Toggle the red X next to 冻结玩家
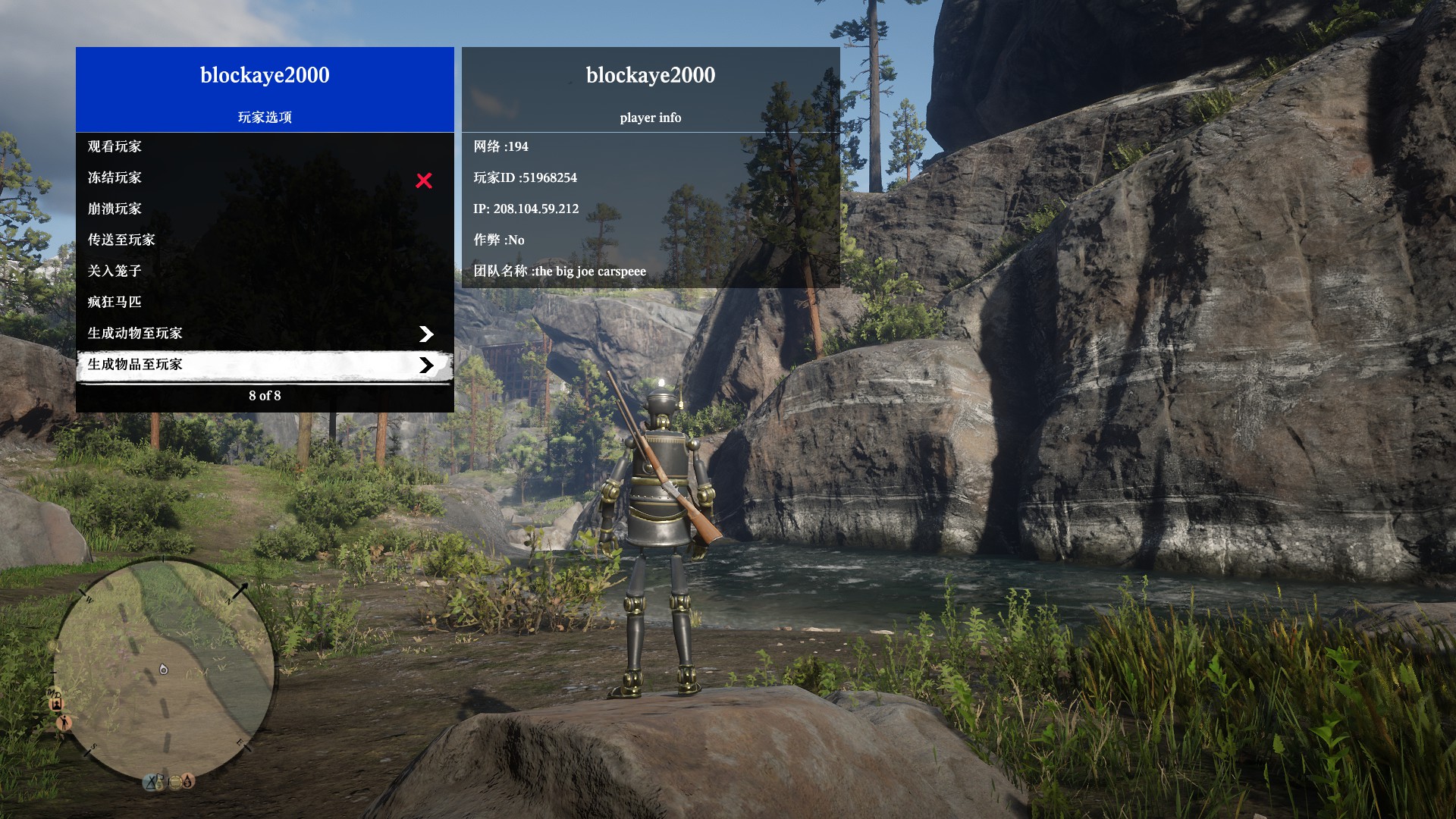1456x819 pixels. click(x=424, y=180)
